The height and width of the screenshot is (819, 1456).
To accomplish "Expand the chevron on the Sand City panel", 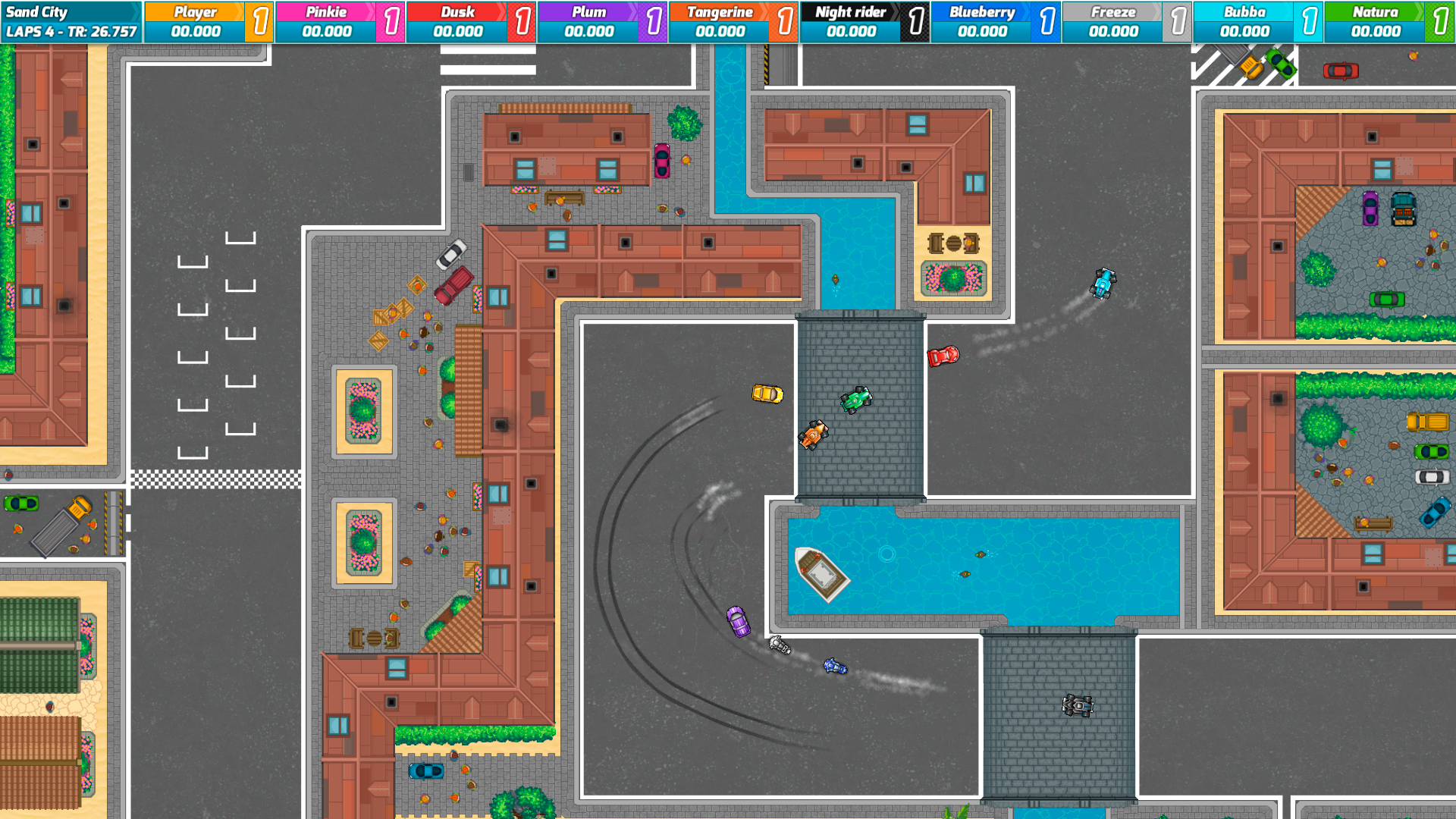I will pos(136,11).
